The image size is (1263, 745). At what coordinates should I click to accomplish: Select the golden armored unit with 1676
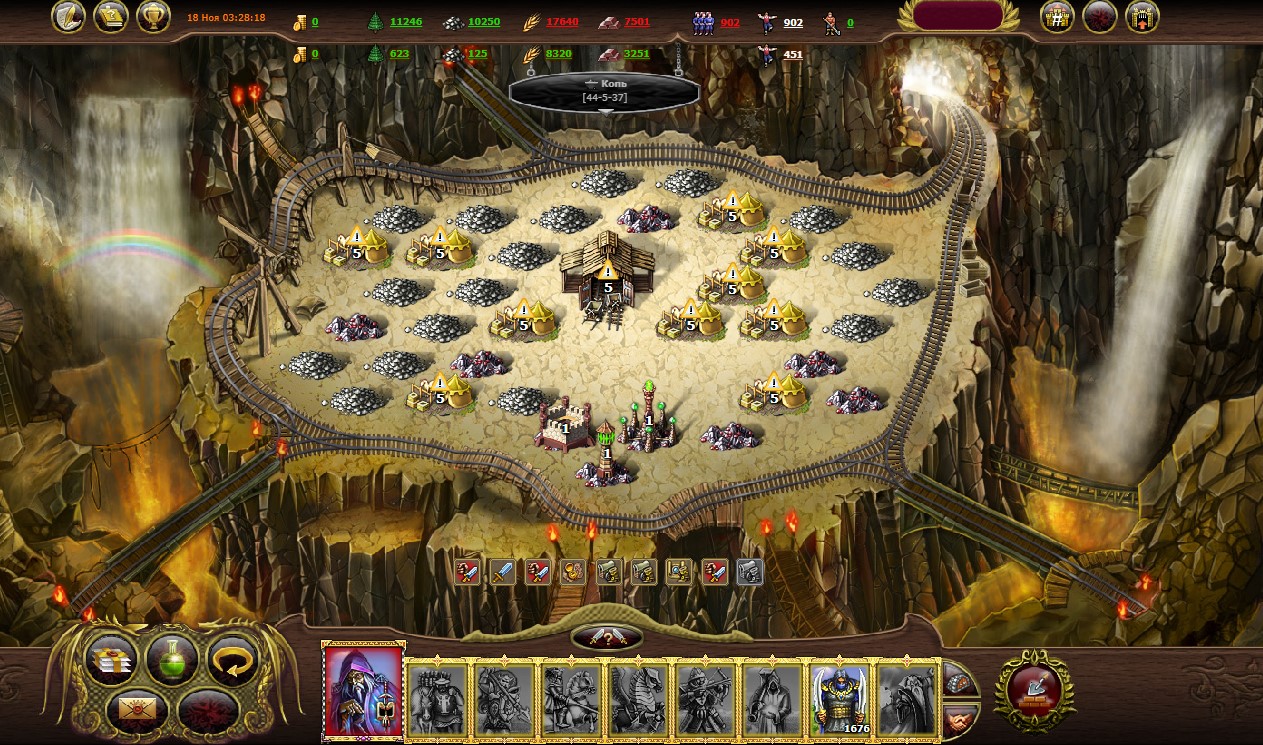840,699
